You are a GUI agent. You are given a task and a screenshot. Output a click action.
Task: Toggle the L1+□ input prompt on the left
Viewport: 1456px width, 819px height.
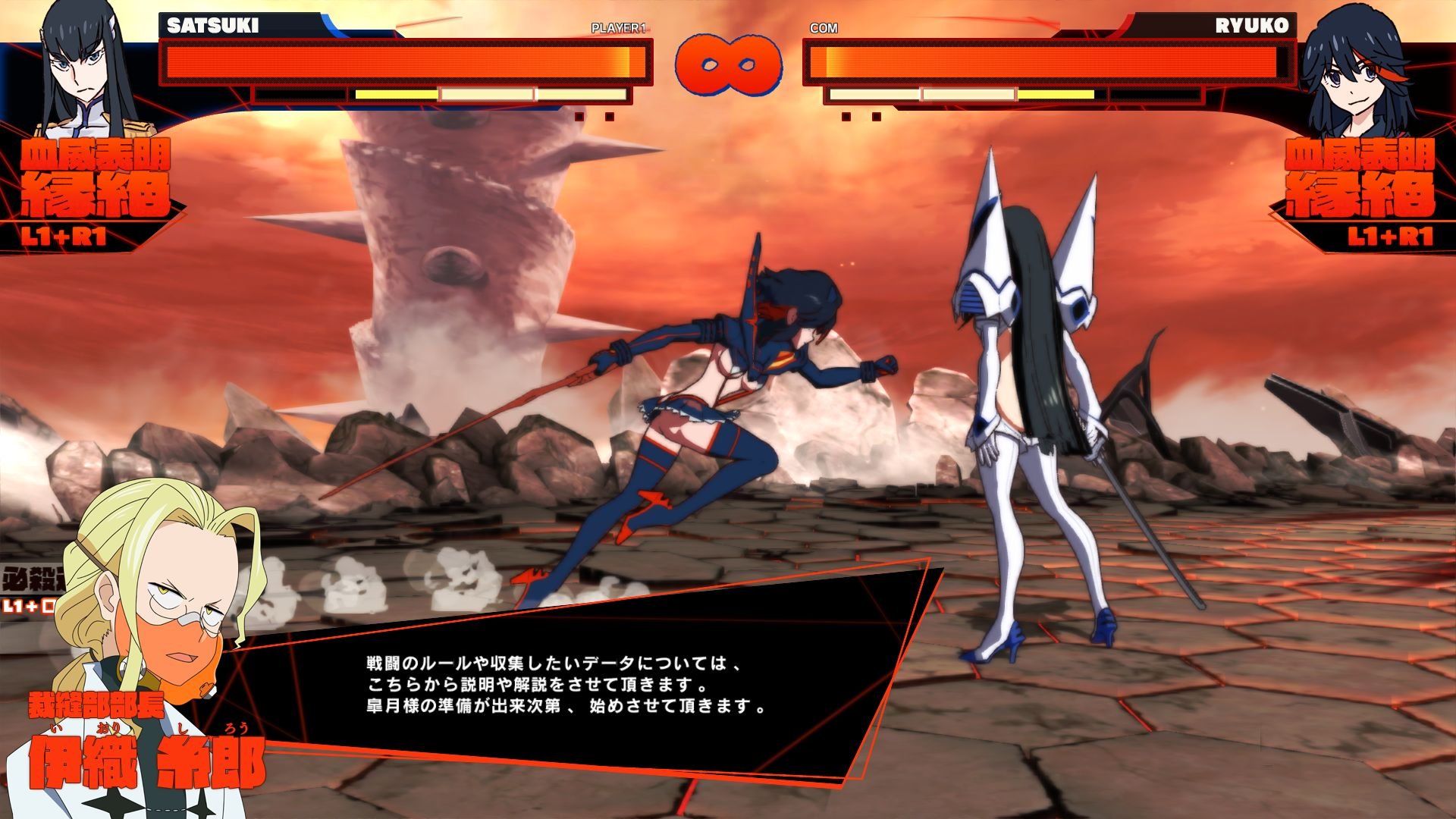[x=27, y=607]
